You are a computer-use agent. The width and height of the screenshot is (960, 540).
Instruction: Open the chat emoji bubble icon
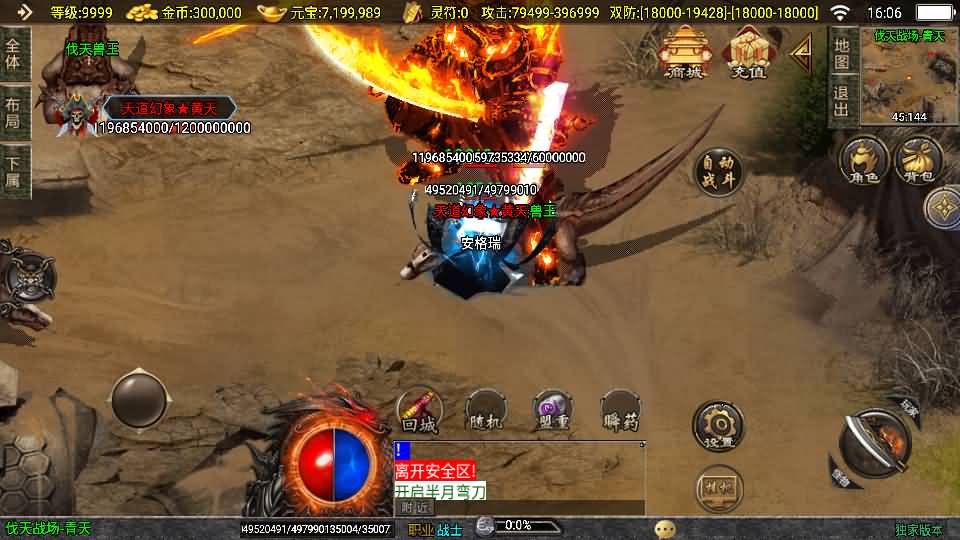pos(665,528)
